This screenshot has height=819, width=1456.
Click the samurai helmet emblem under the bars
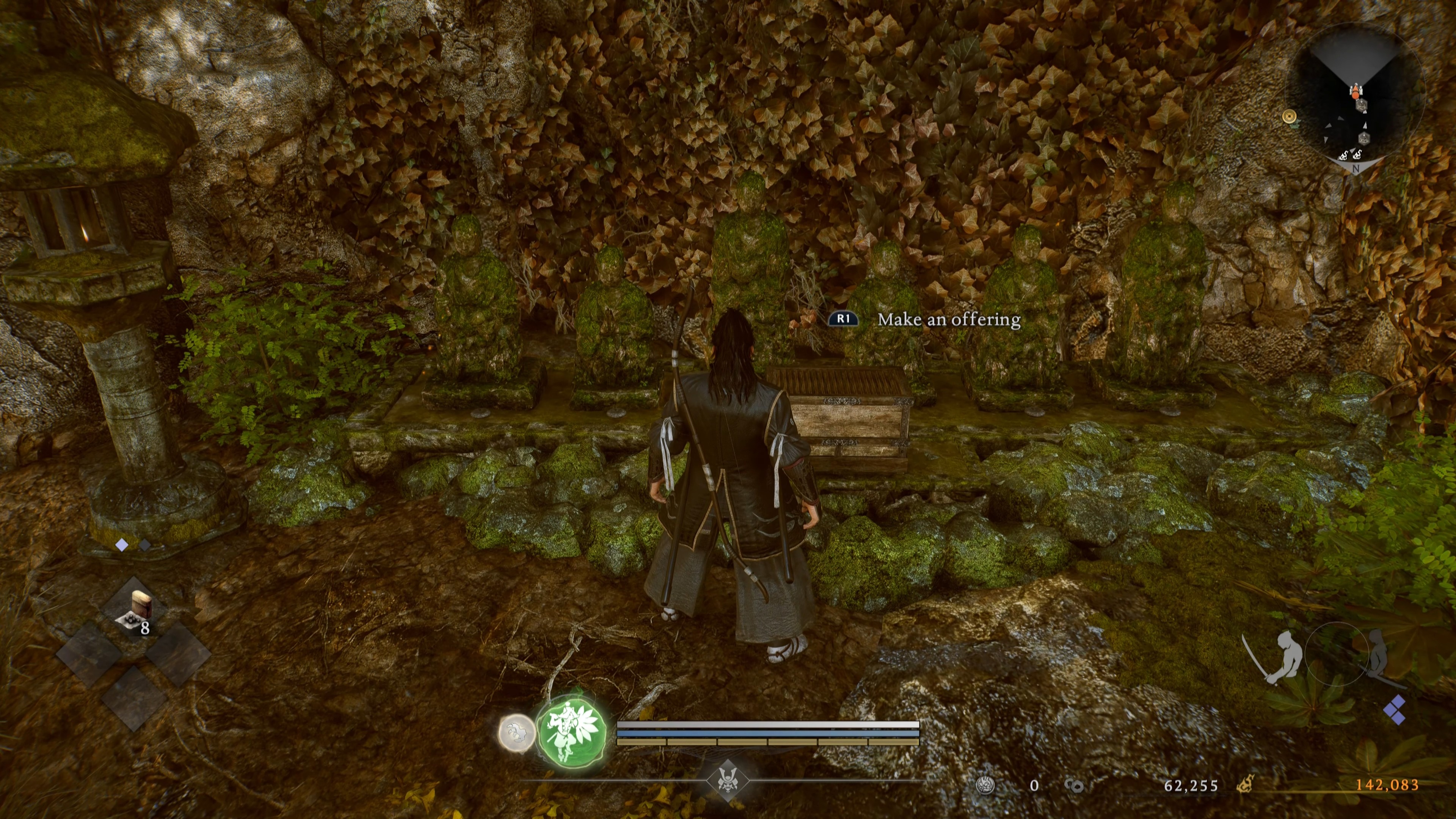tap(727, 781)
